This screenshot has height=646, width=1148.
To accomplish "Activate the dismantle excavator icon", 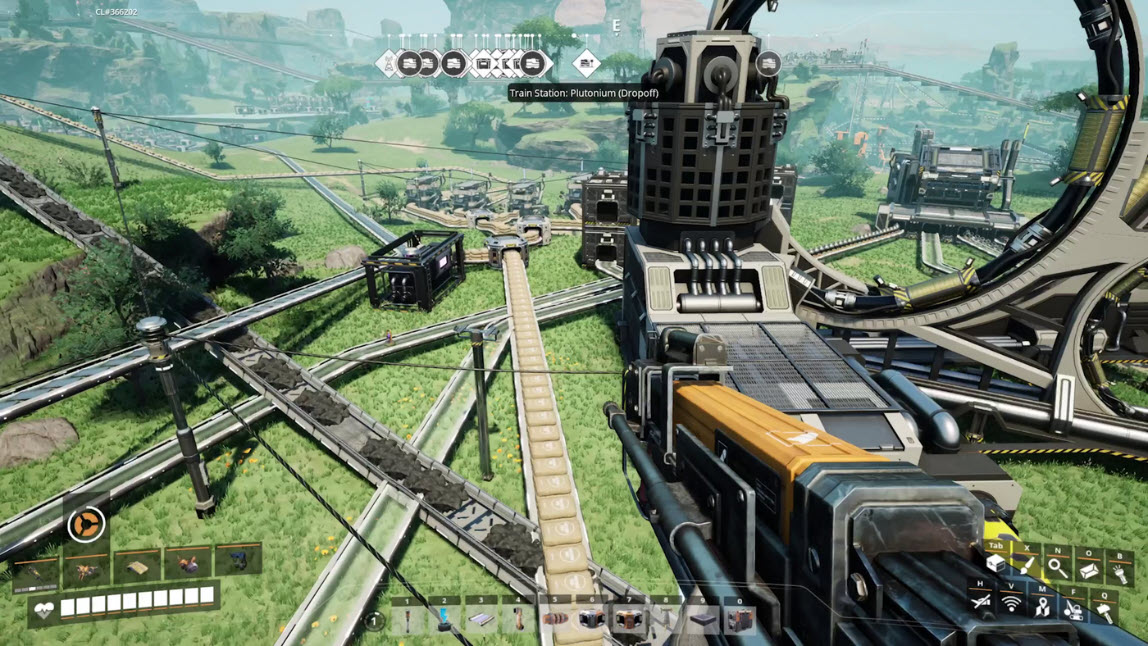I will (1073, 607).
